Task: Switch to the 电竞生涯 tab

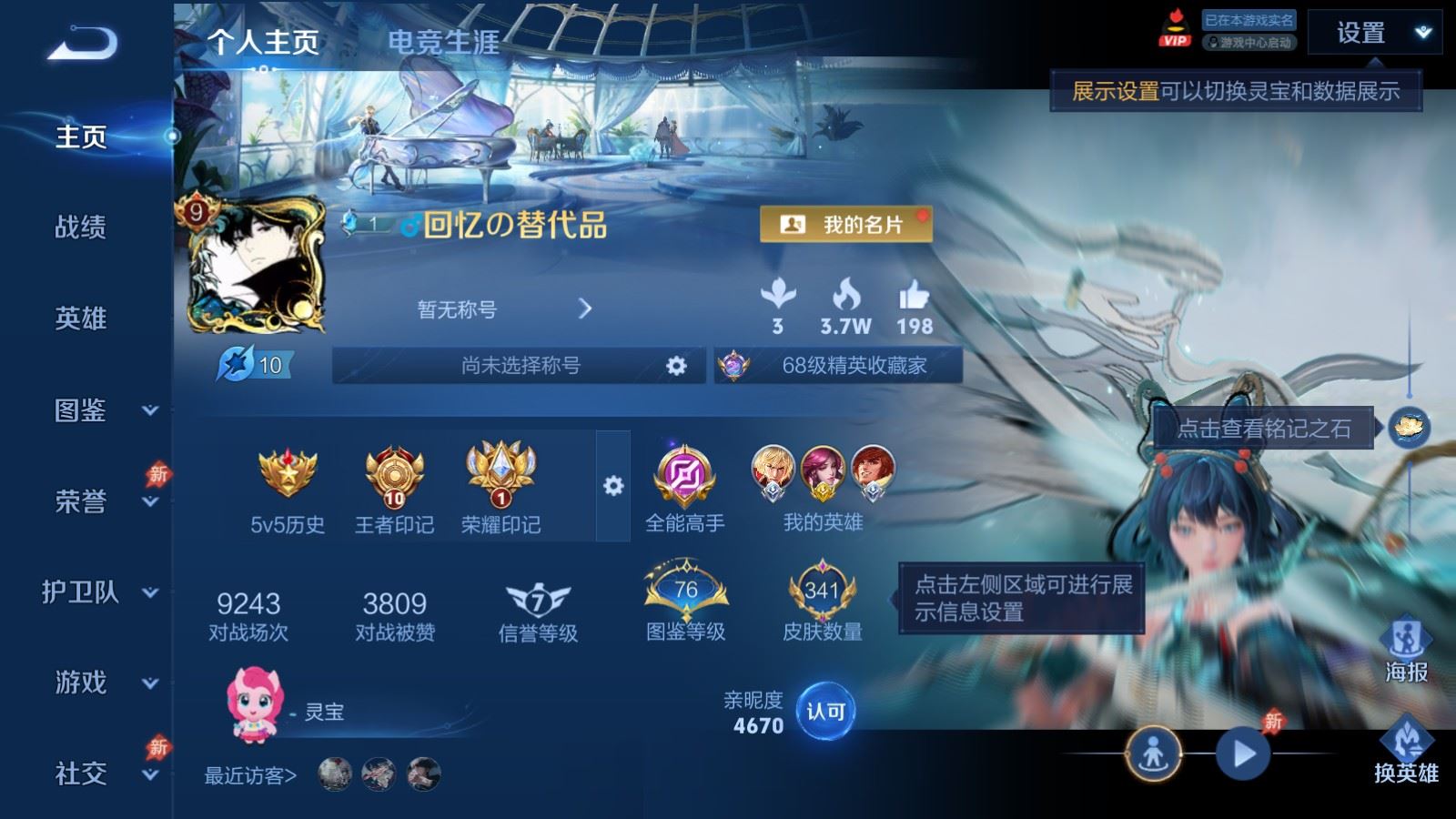Action: (x=443, y=42)
